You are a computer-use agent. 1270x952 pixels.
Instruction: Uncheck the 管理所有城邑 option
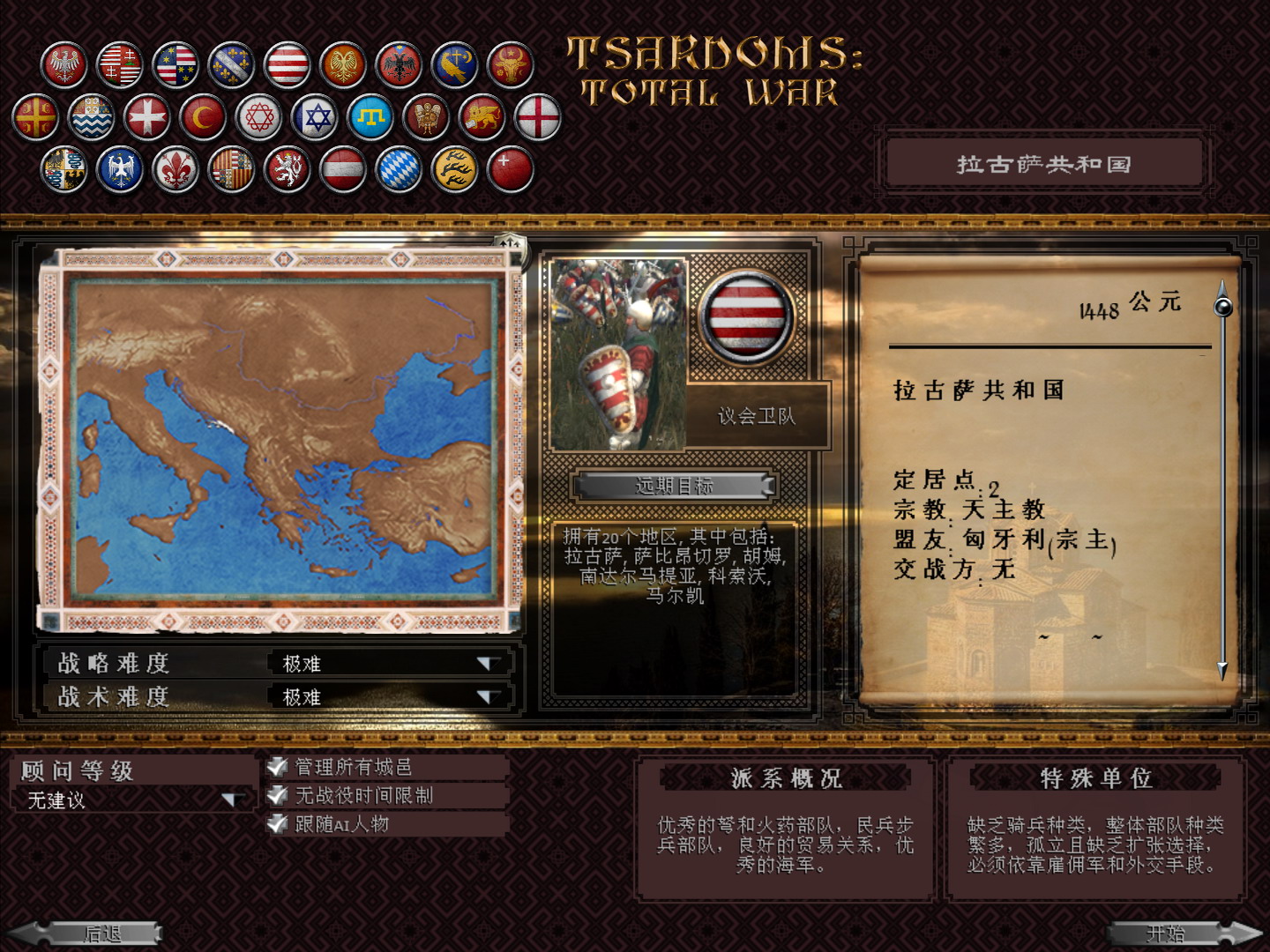click(276, 768)
